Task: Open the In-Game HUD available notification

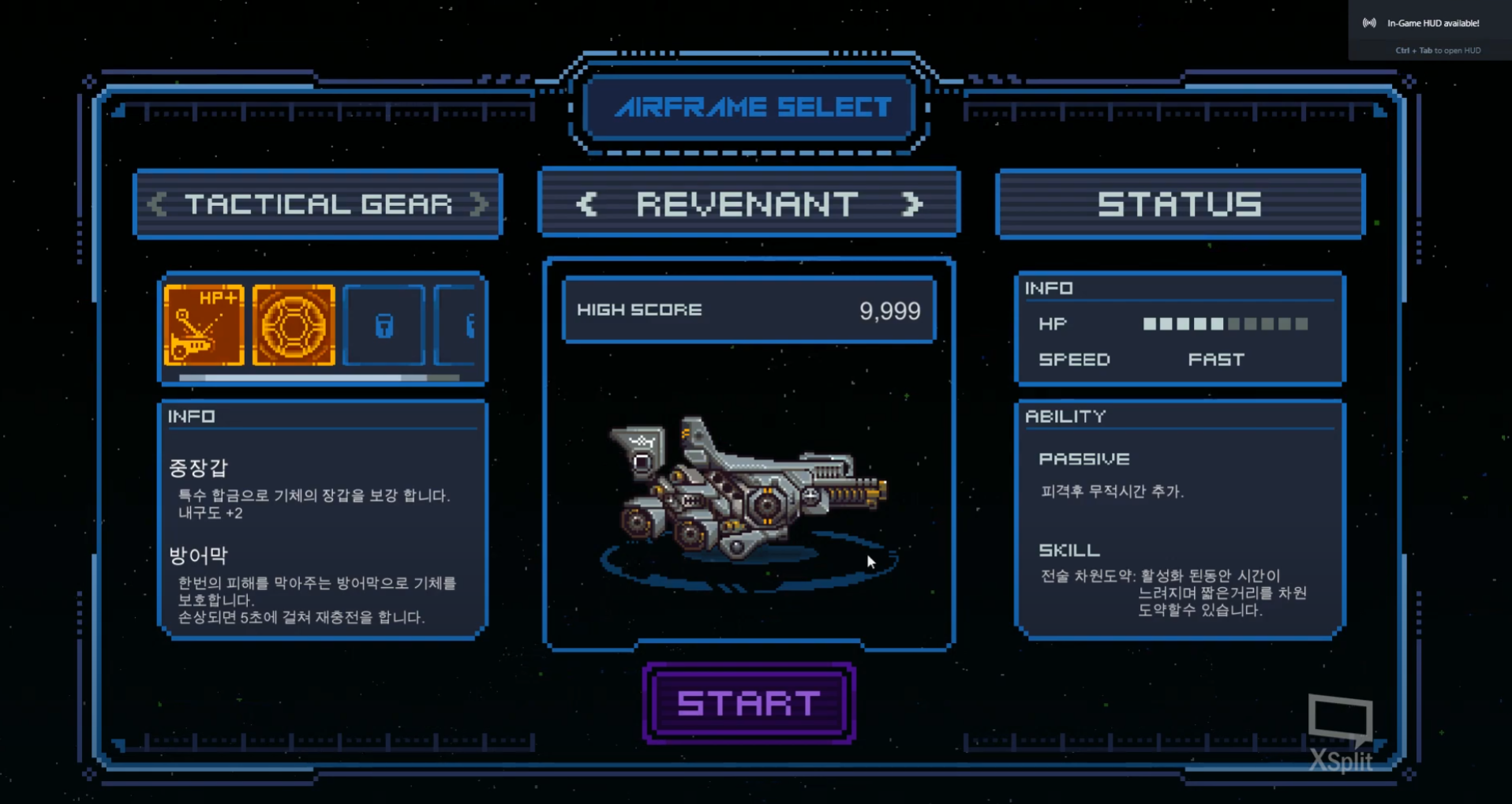Action: [x=1430, y=24]
